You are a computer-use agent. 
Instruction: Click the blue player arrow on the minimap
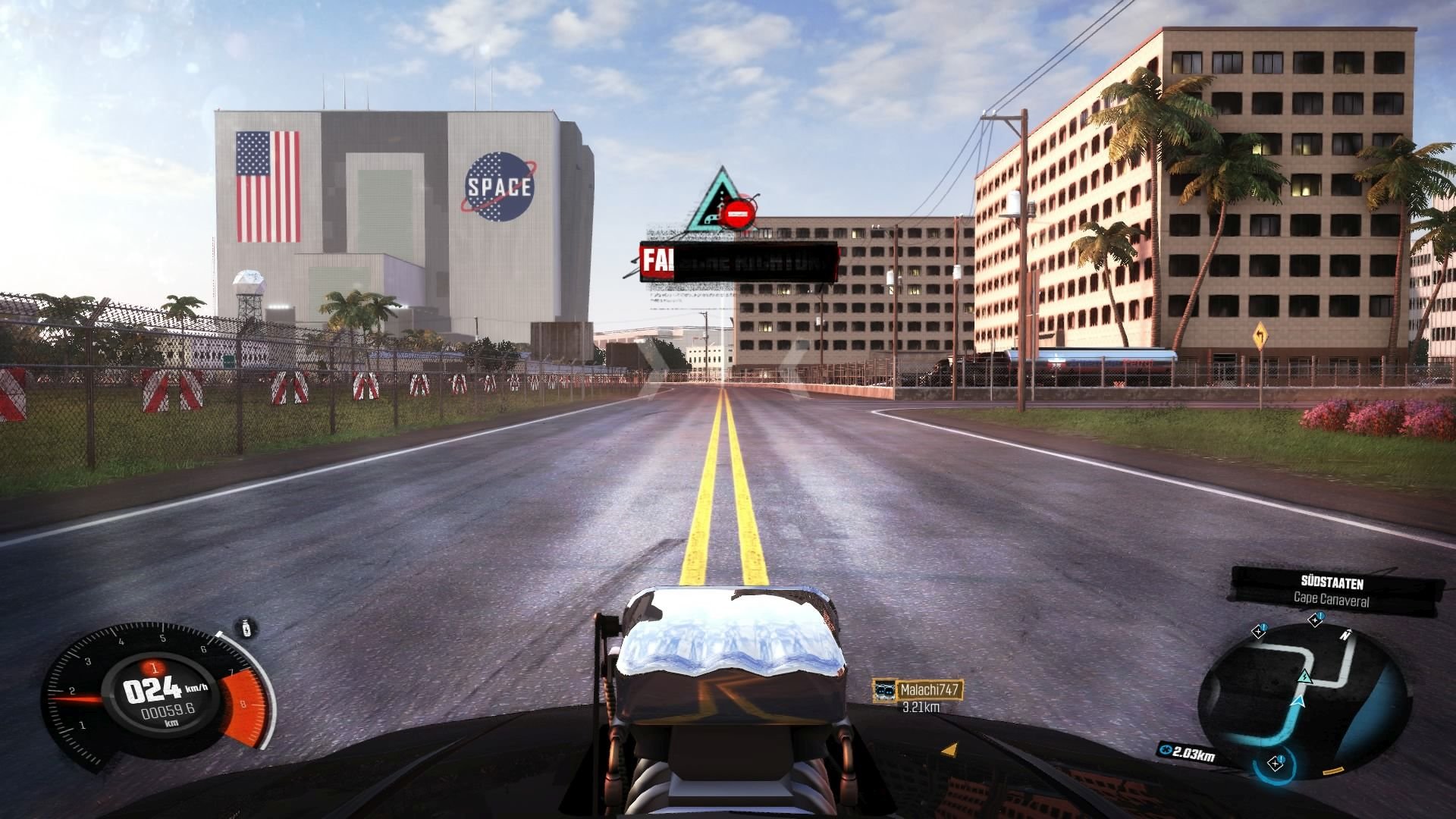click(x=1298, y=703)
